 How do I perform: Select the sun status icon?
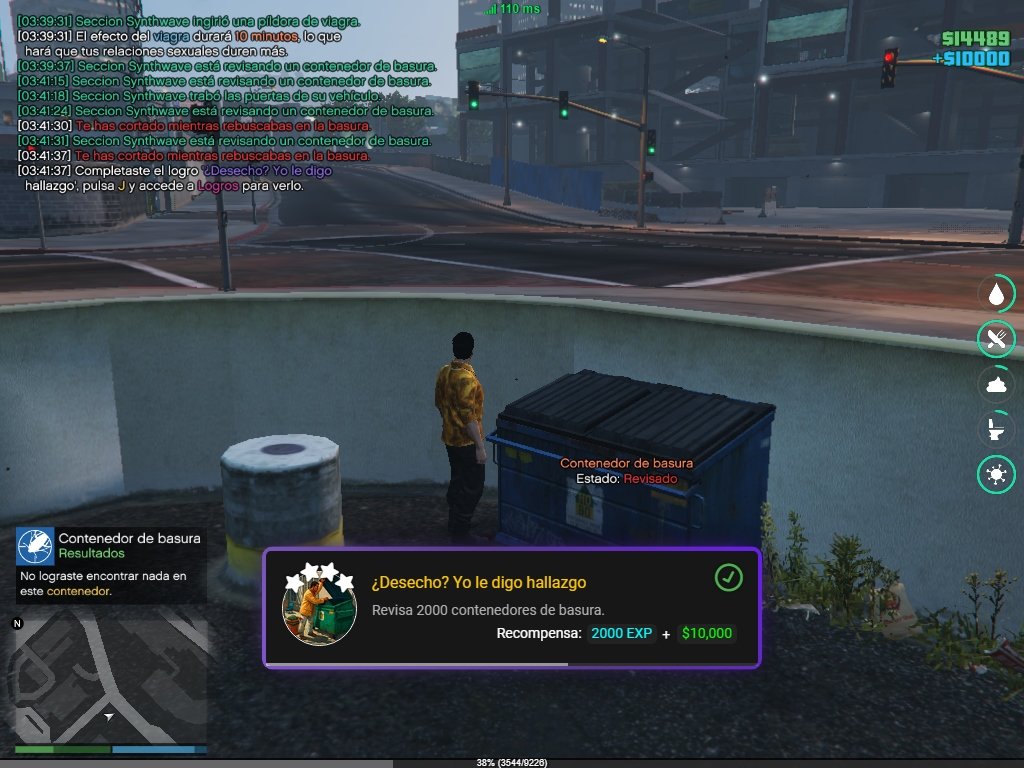pyautogui.click(x=996, y=474)
